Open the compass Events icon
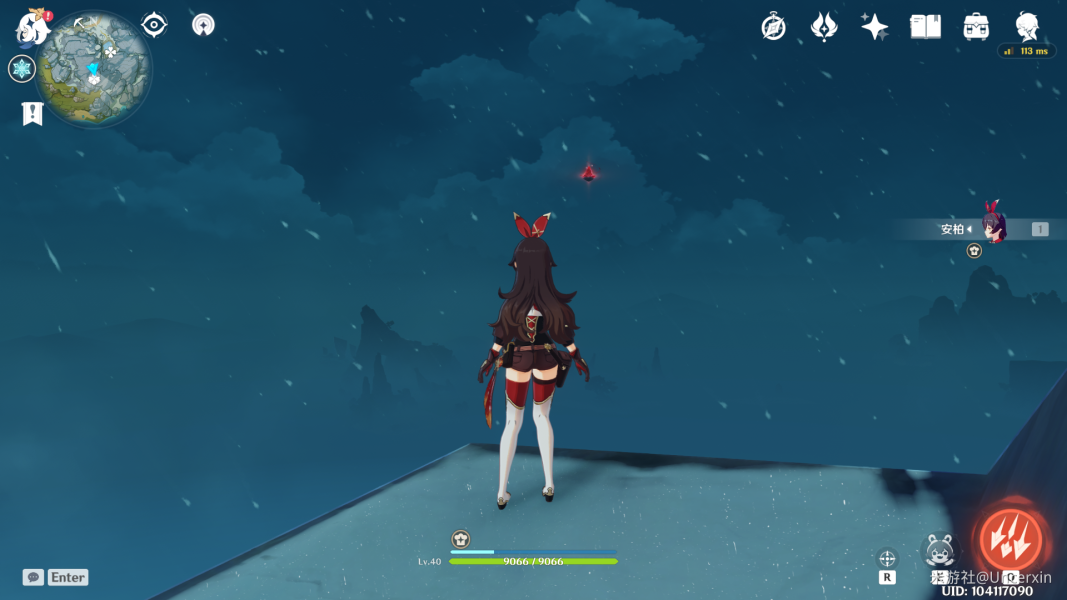 tap(773, 27)
